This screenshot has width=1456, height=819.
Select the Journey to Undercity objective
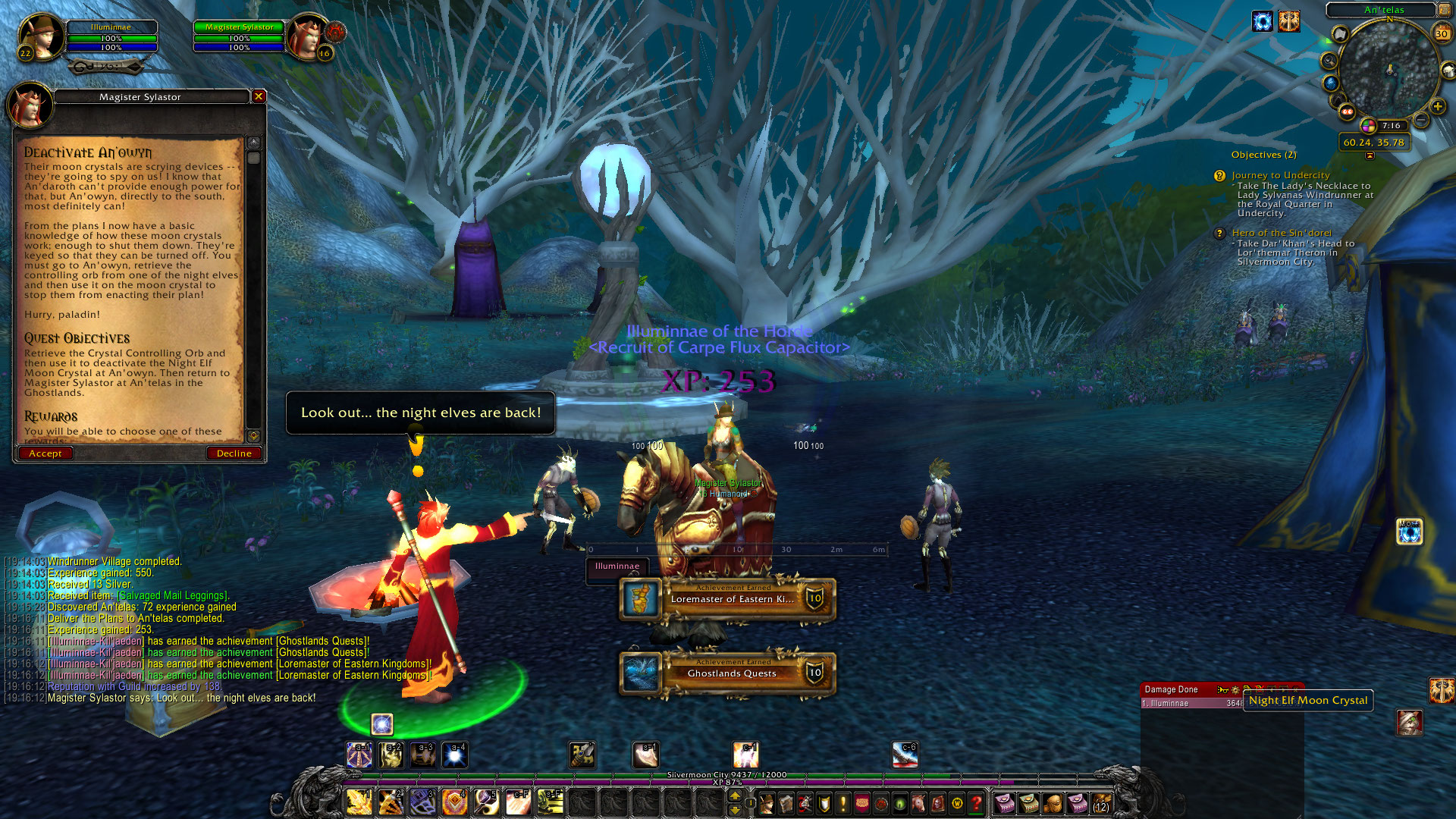pyautogui.click(x=1280, y=175)
